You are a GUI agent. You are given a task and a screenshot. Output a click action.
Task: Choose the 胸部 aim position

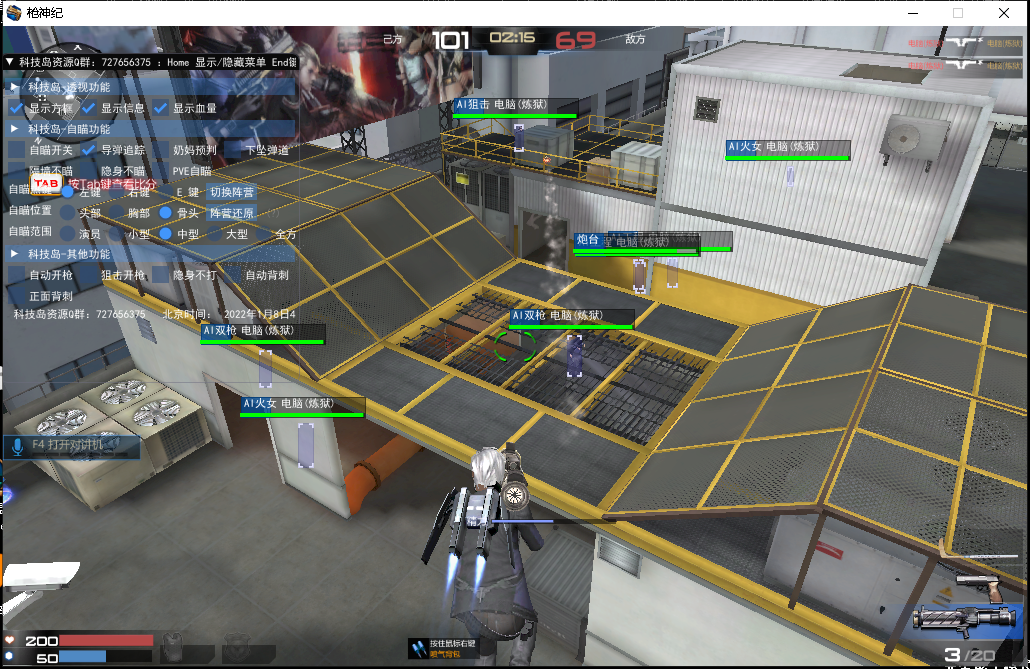click(x=117, y=213)
